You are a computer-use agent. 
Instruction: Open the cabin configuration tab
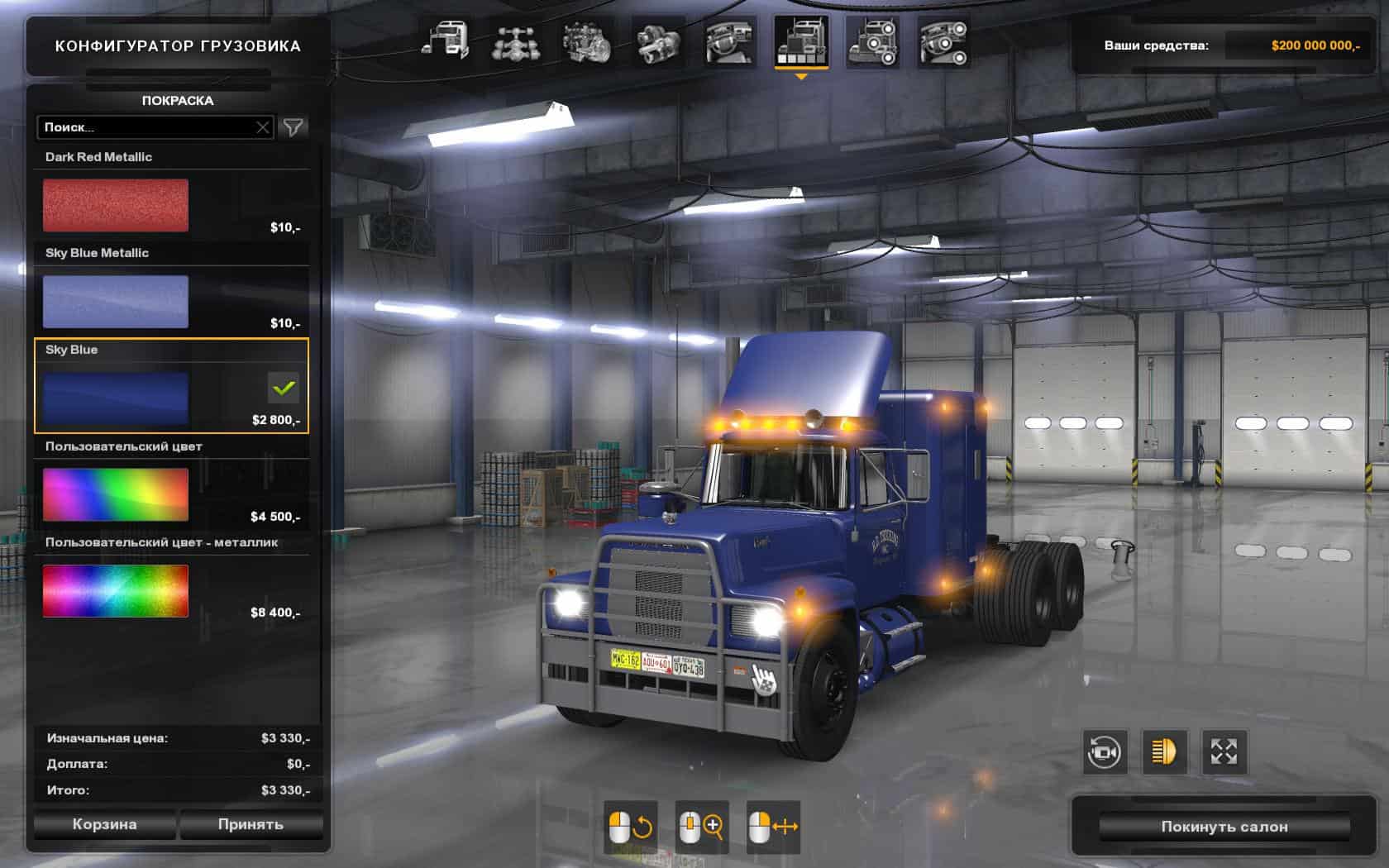(x=446, y=41)
